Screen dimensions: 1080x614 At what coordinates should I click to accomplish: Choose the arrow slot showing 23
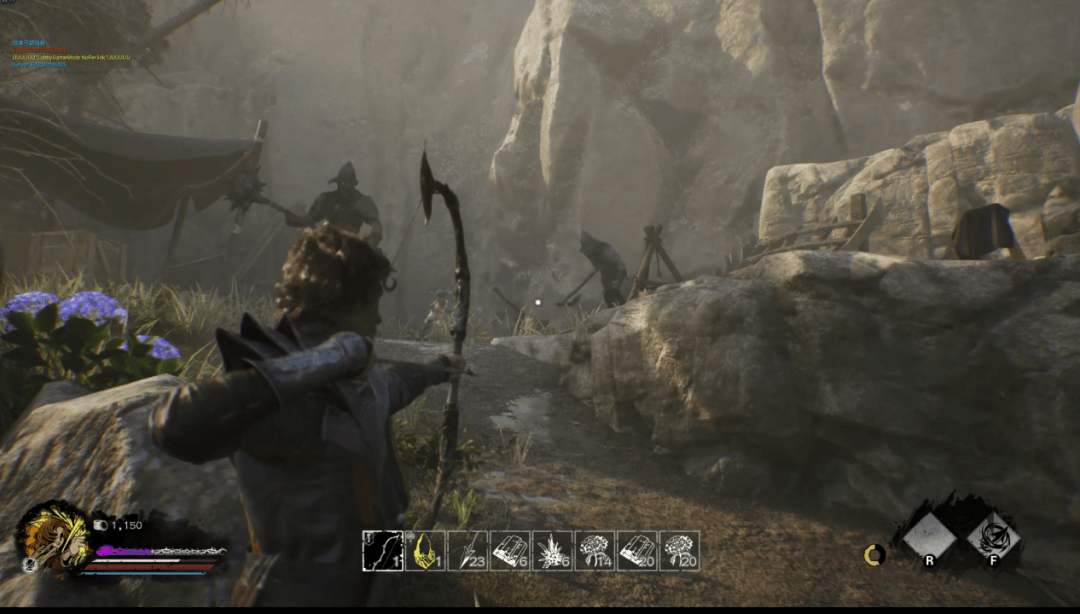pyautogui.click(x=468, y=551)
